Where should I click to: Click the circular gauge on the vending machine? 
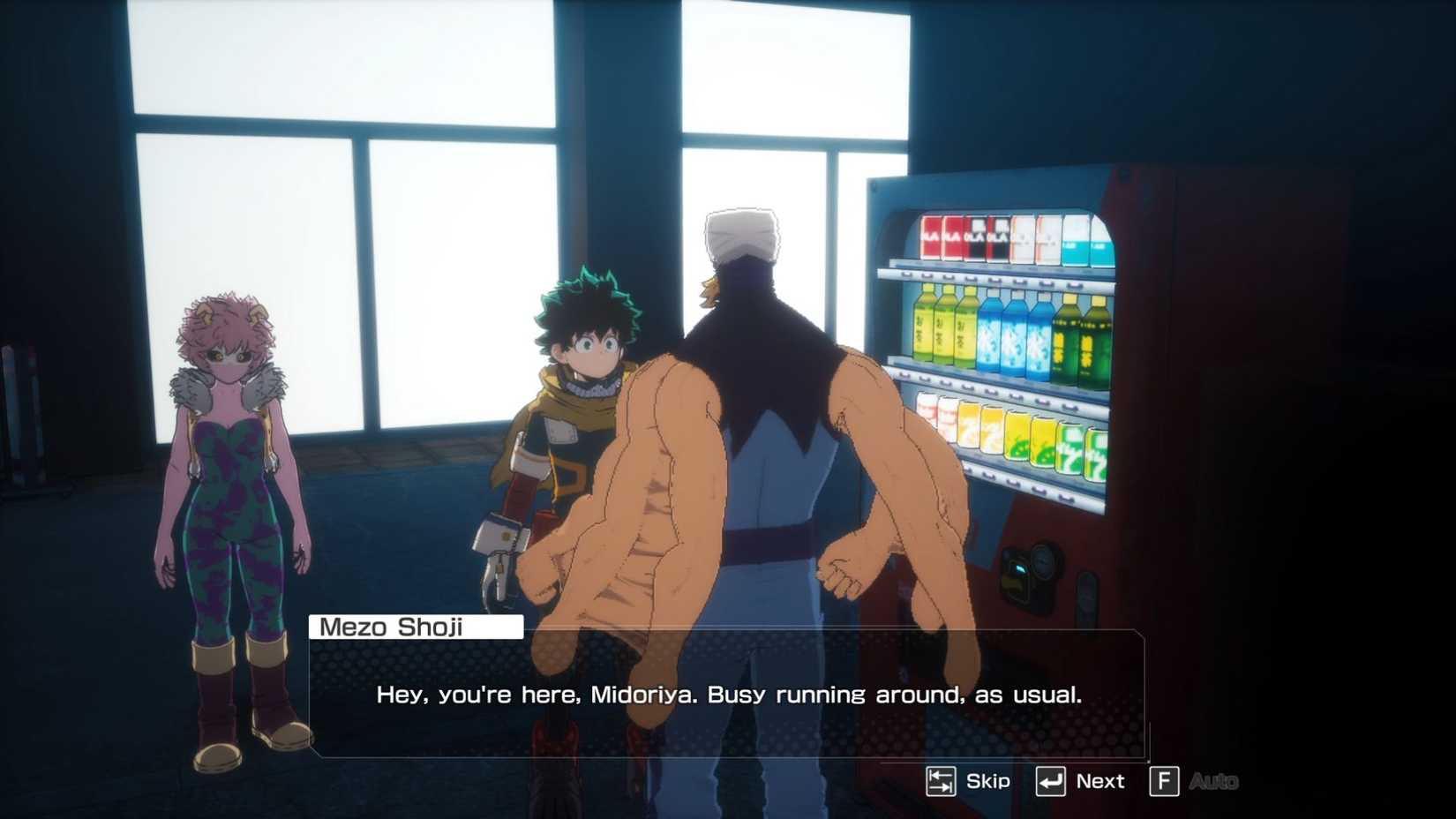[1044, 562]
